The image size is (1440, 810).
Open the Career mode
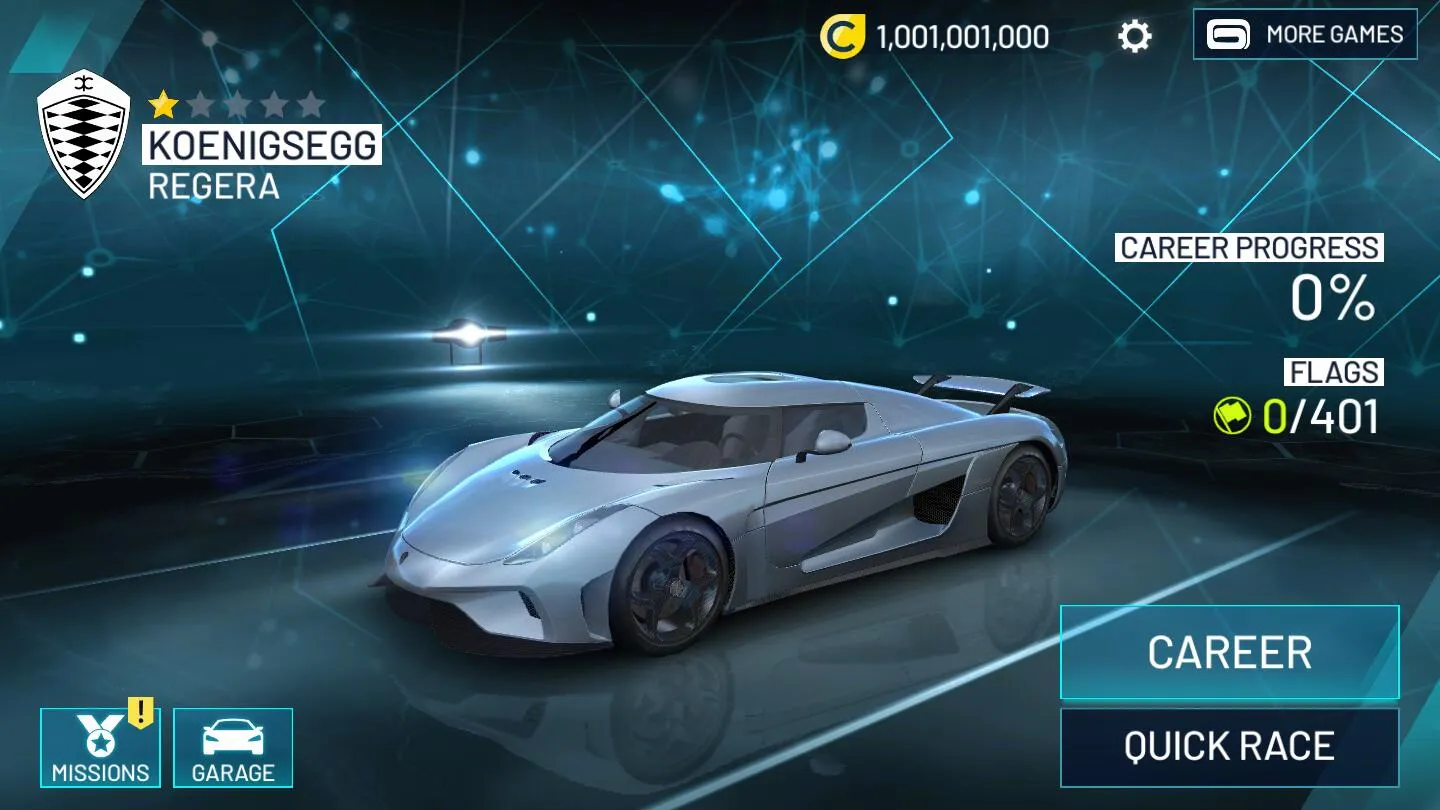1229,652
